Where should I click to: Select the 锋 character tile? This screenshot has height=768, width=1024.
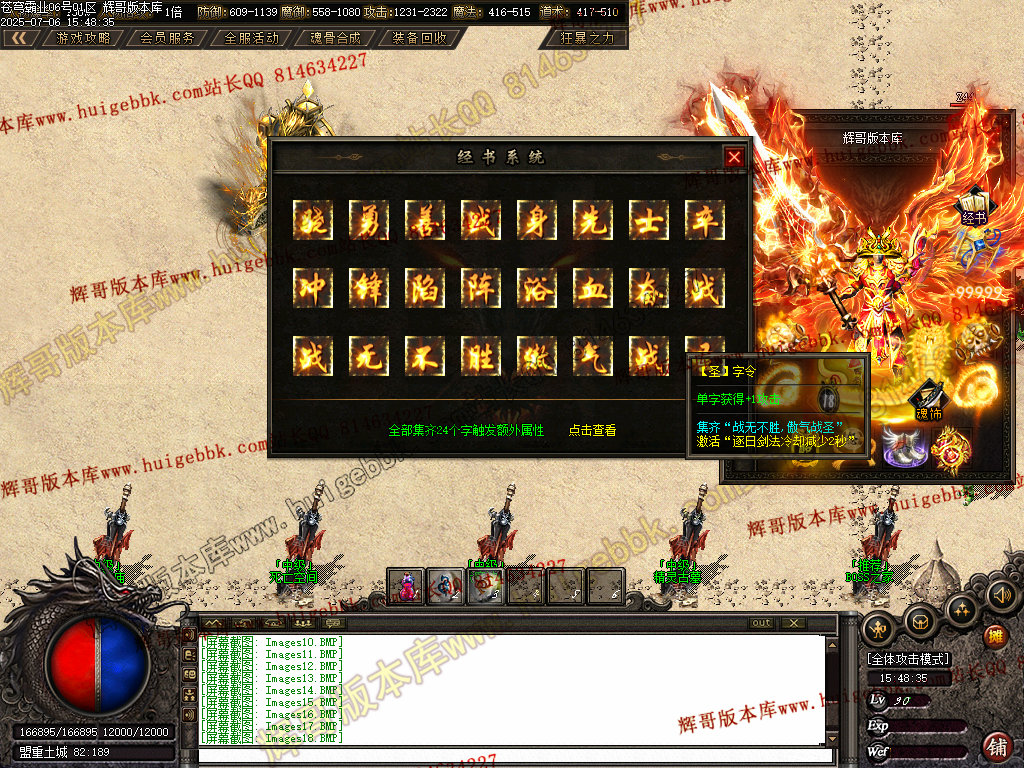click(368, 288)
